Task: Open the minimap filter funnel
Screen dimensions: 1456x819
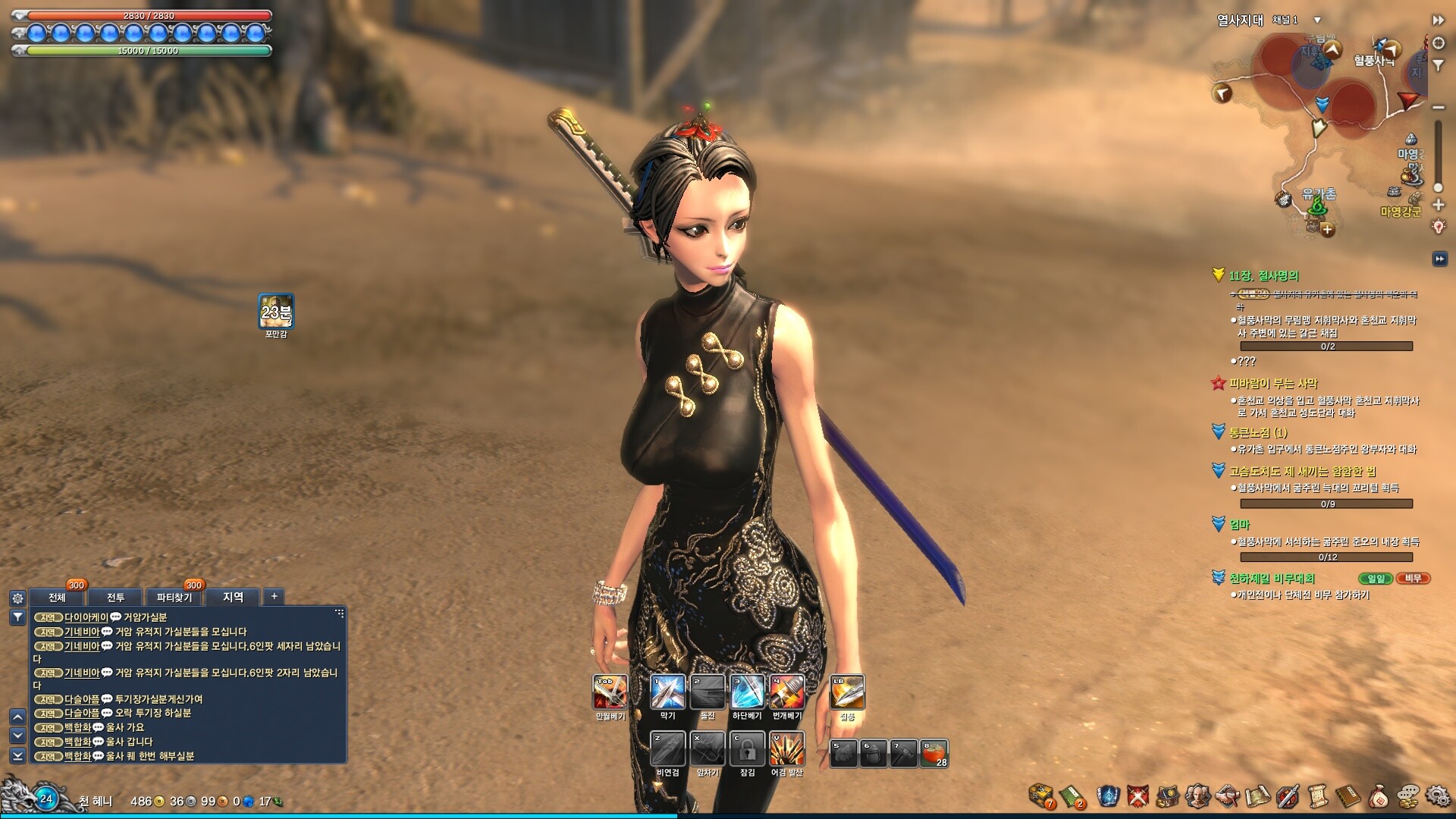Action: [1438, 66]
